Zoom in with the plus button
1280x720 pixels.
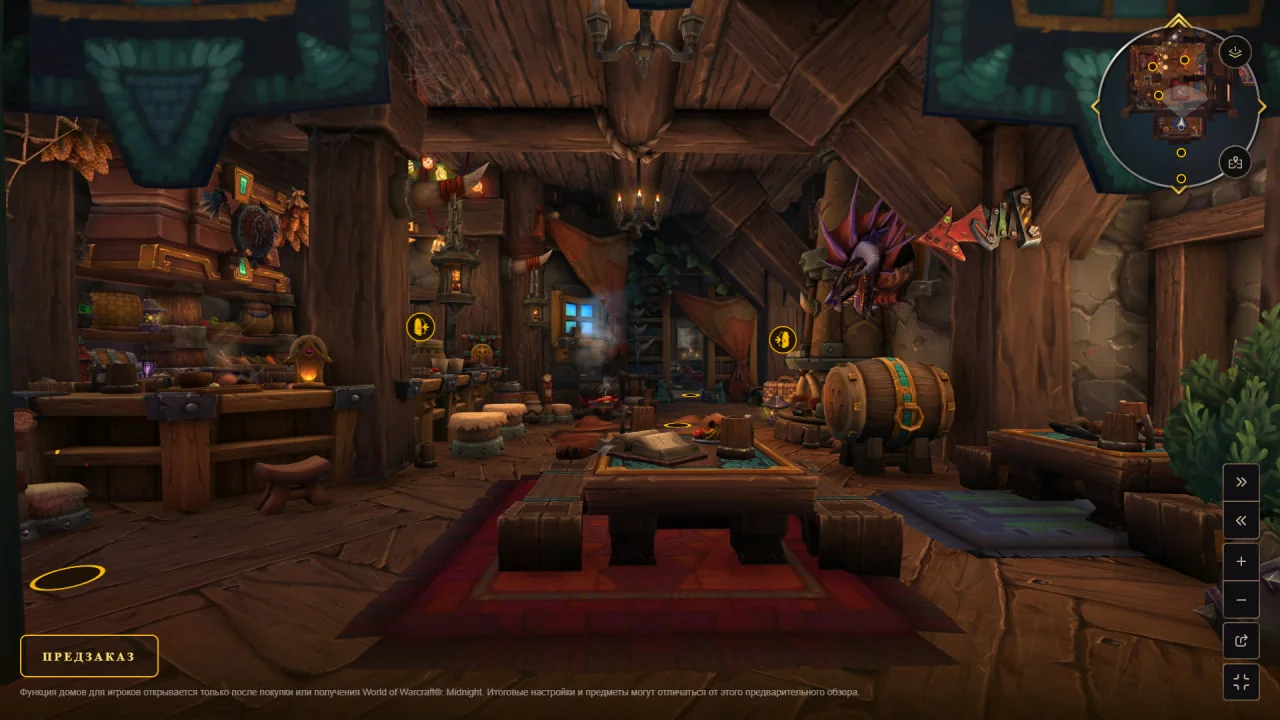click(1241, 562)
